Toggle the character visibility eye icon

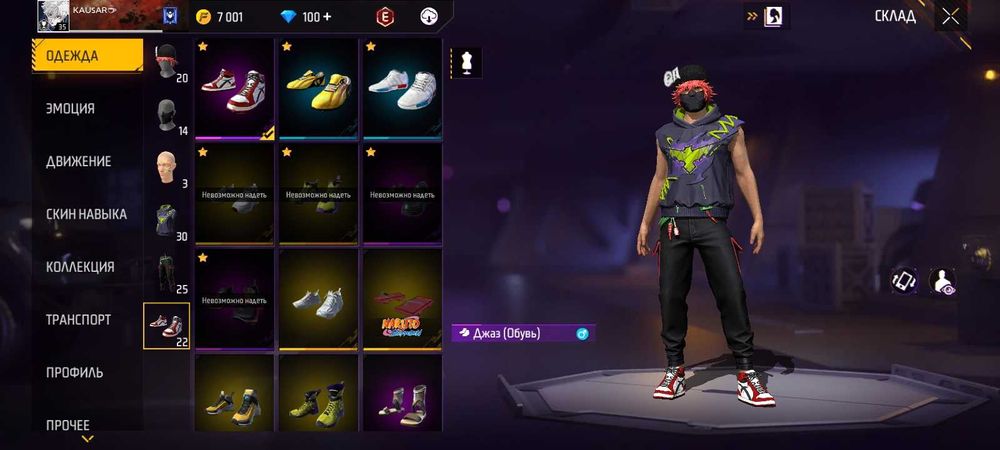click(943, 281)
